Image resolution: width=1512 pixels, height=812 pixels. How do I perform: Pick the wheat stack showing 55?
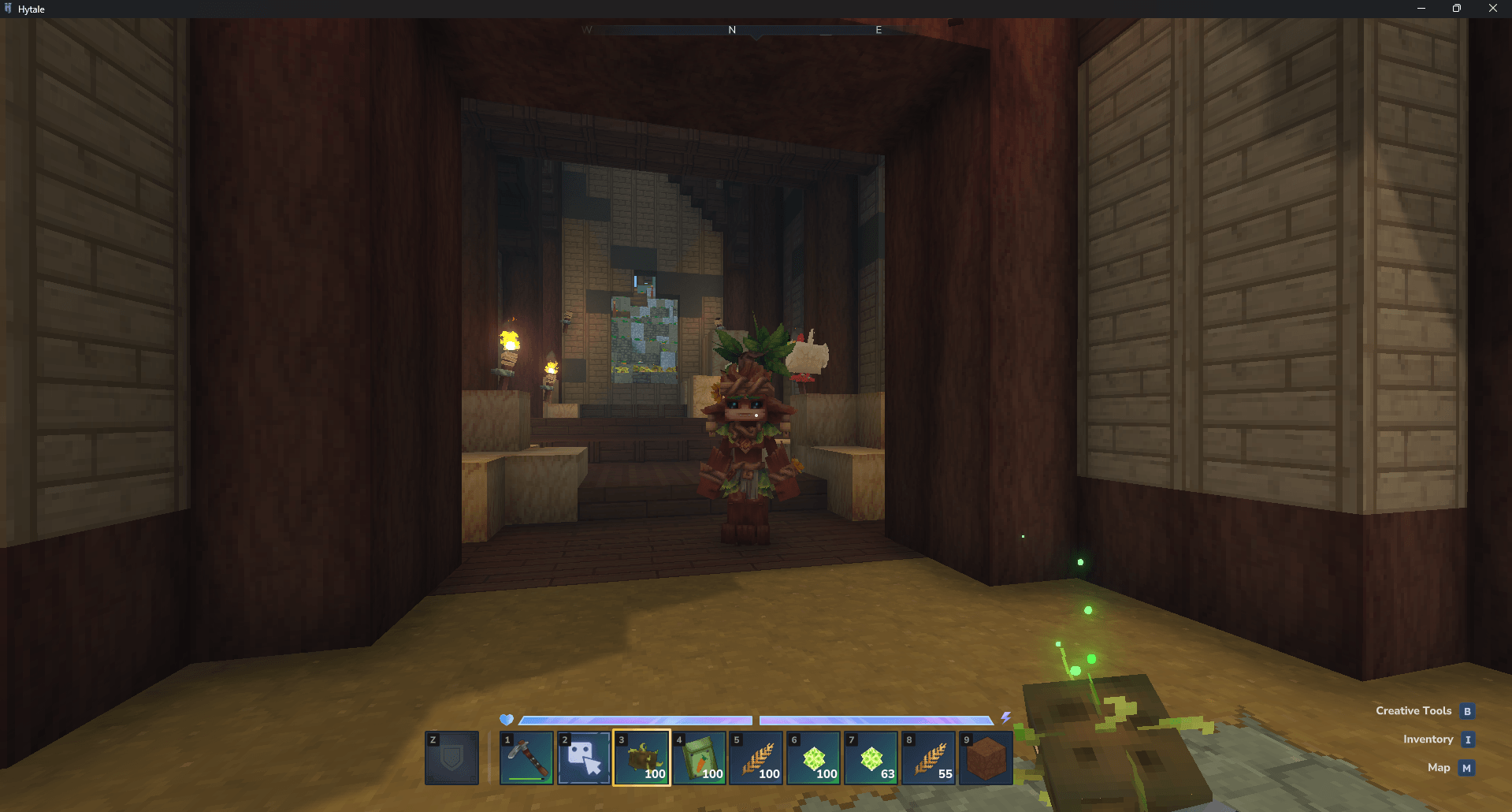click(x=929, y=758)
